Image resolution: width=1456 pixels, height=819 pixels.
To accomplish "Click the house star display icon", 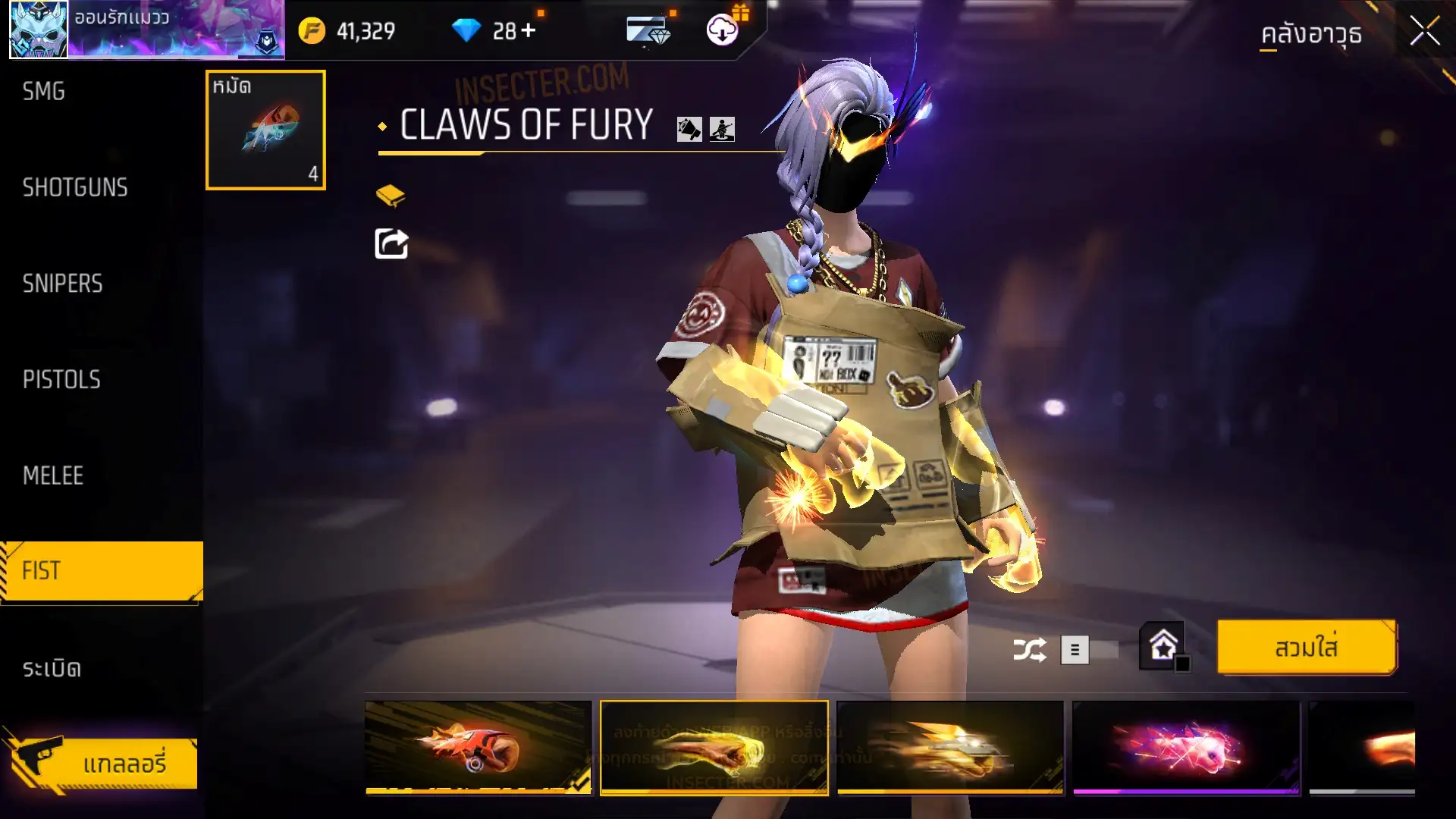I will (x=1163, y=647).
